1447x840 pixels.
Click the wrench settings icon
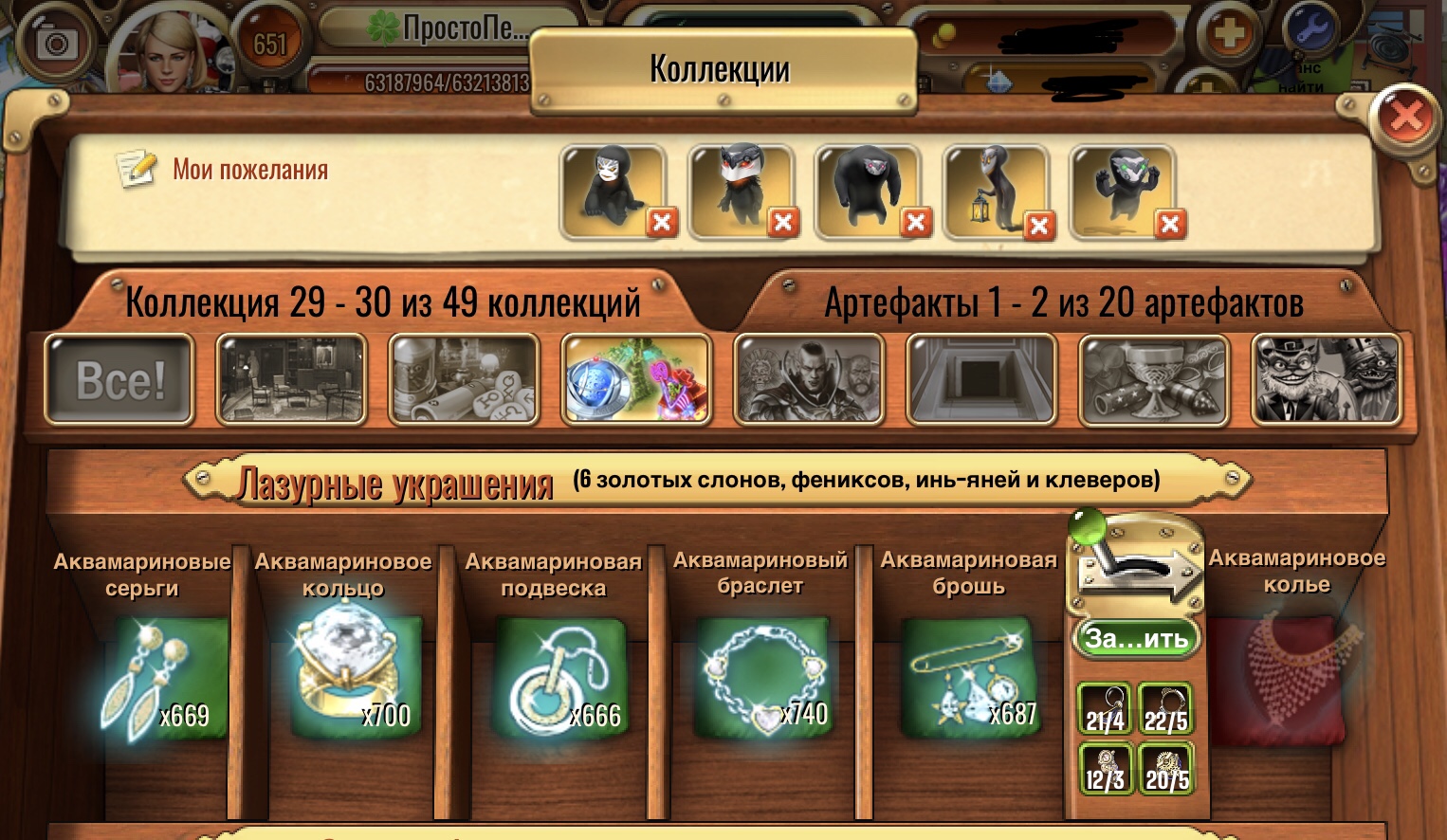click(x=1313, y=30)
